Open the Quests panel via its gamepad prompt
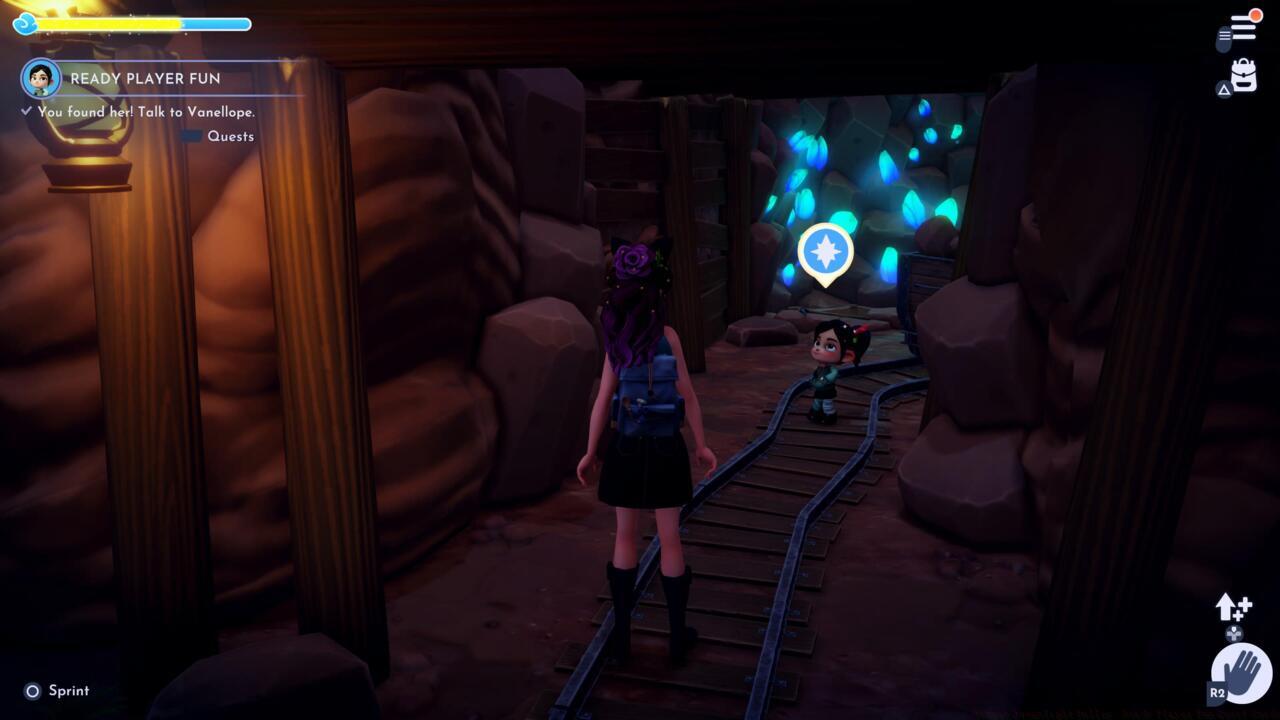The height and width of the screenshot is (720, 1280). click(192, 136)
